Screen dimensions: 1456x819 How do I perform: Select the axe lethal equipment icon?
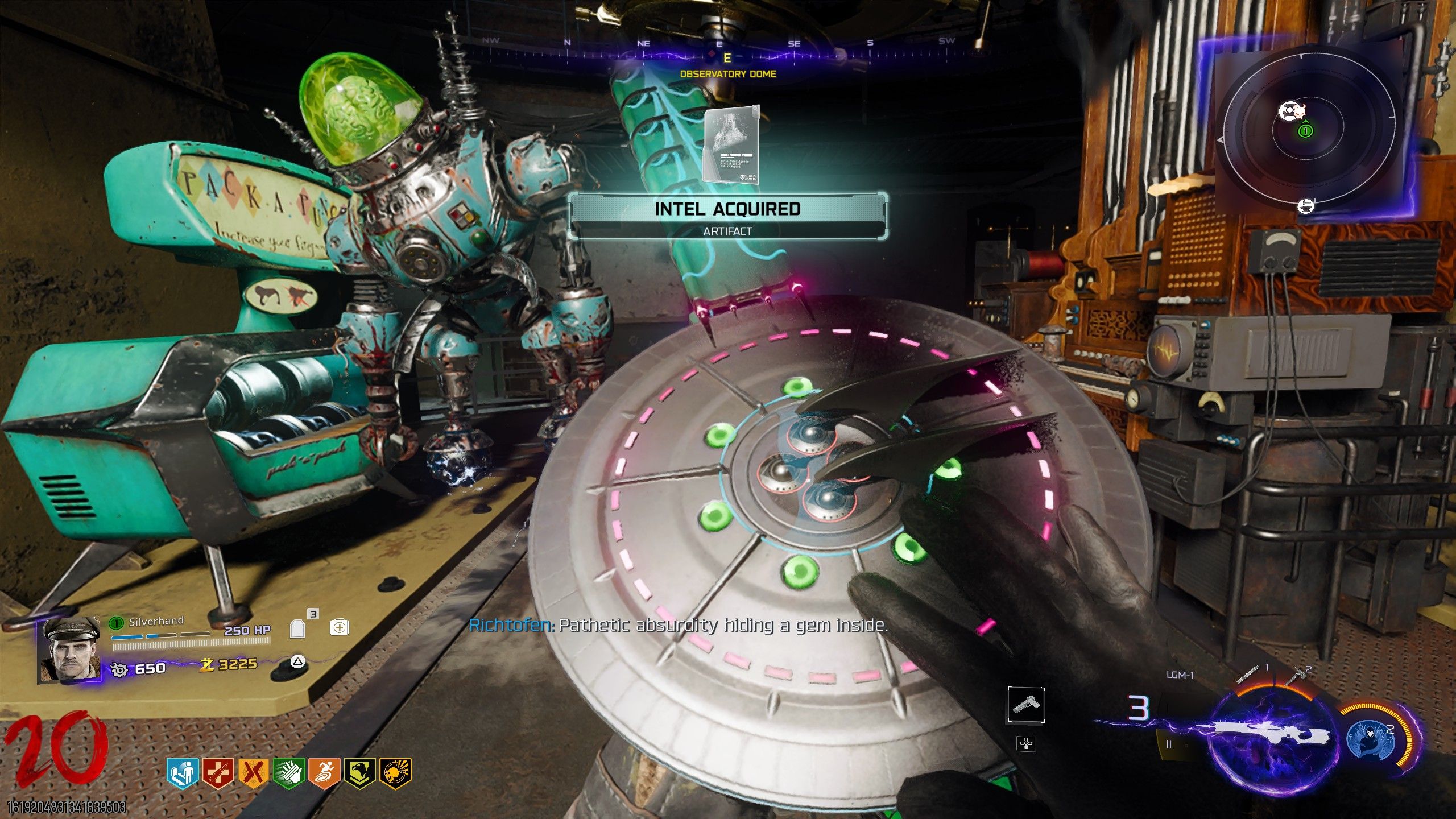click(1294, 676)
